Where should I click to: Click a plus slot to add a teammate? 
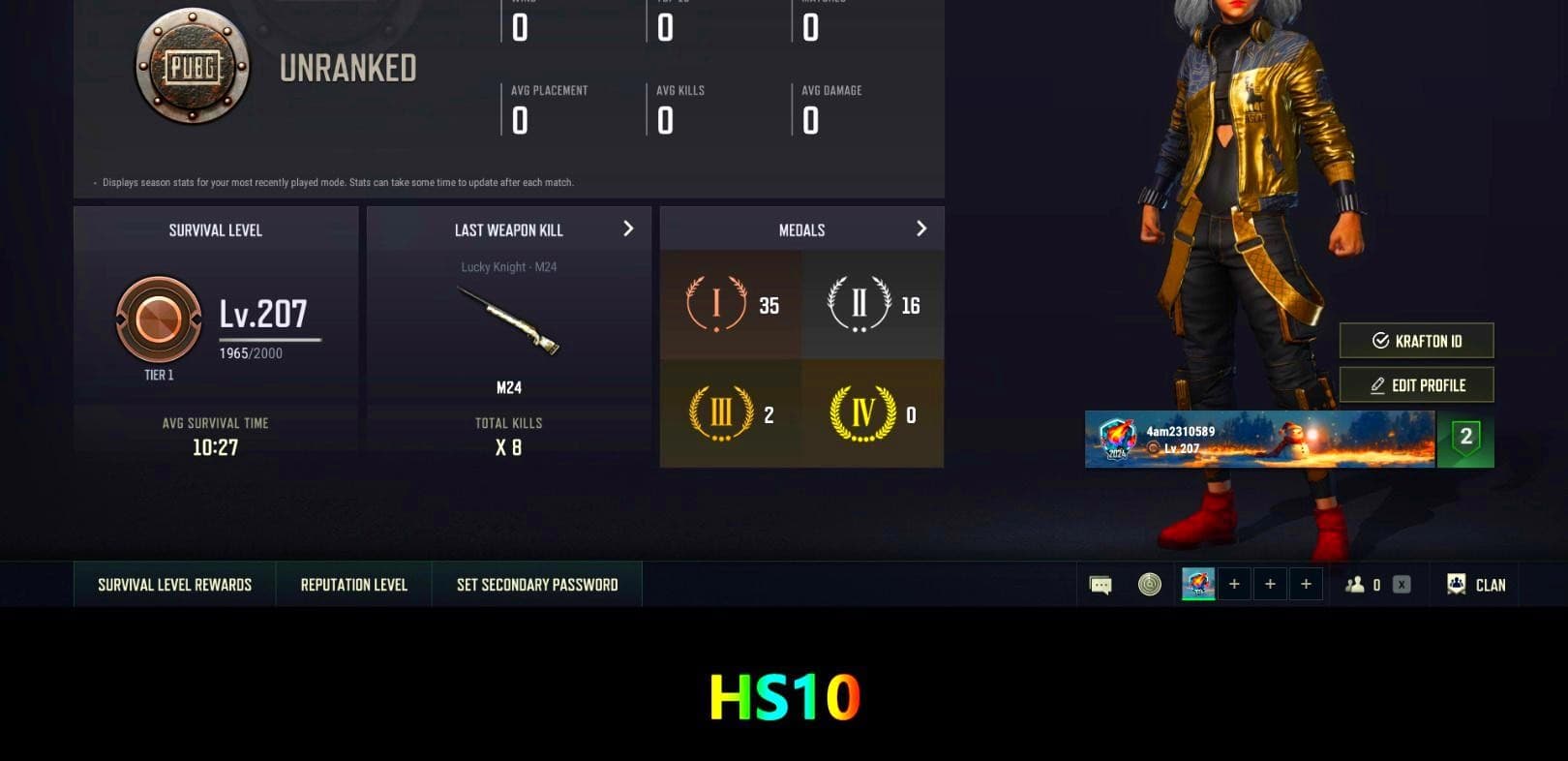pos(1234,584)
